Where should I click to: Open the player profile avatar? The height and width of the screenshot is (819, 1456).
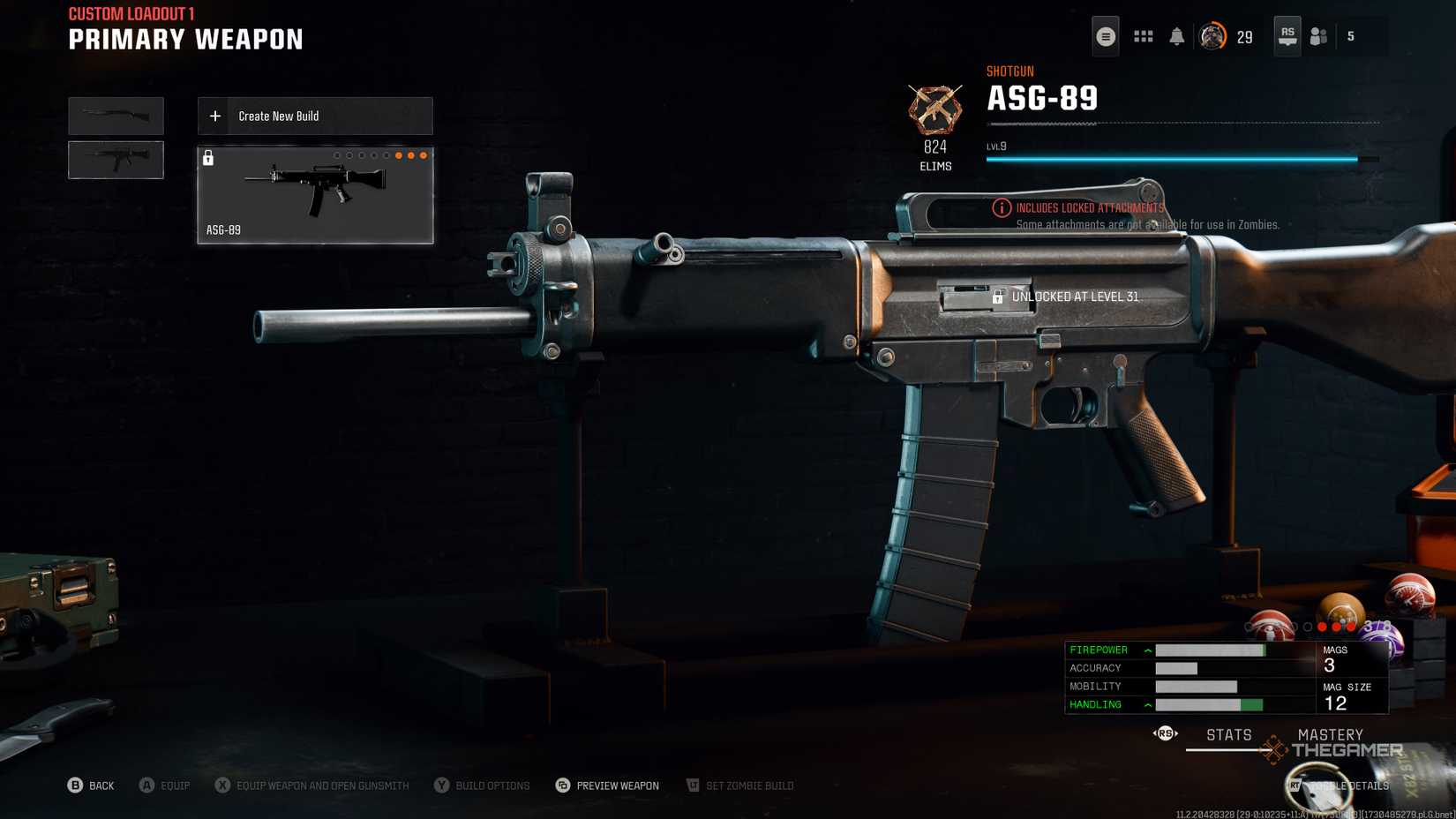coord(1212,37)
